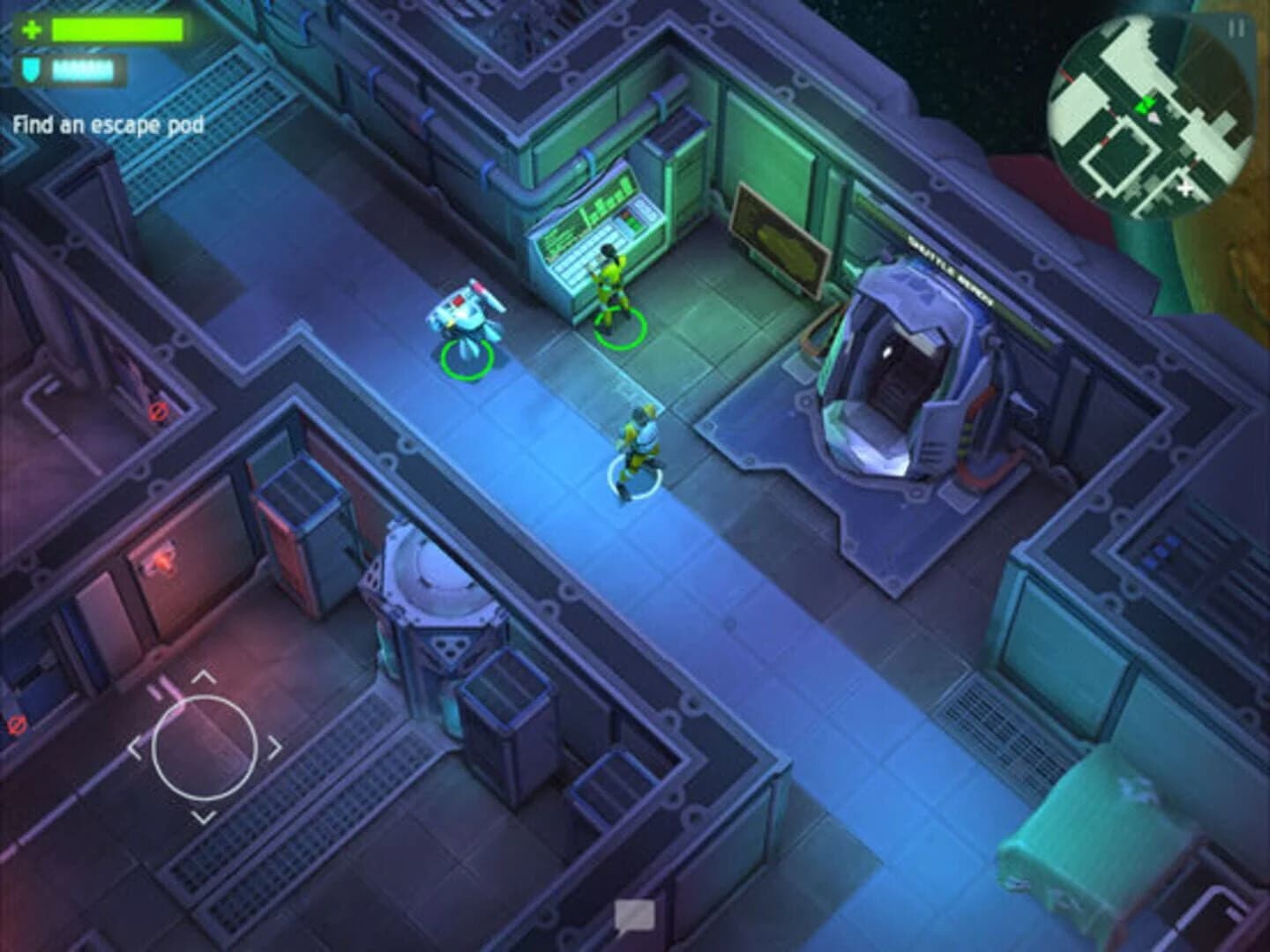Tap the 'Find an escape pod' objective text
The width and height of the screenshot is (1270, 952).
(108, 123)
